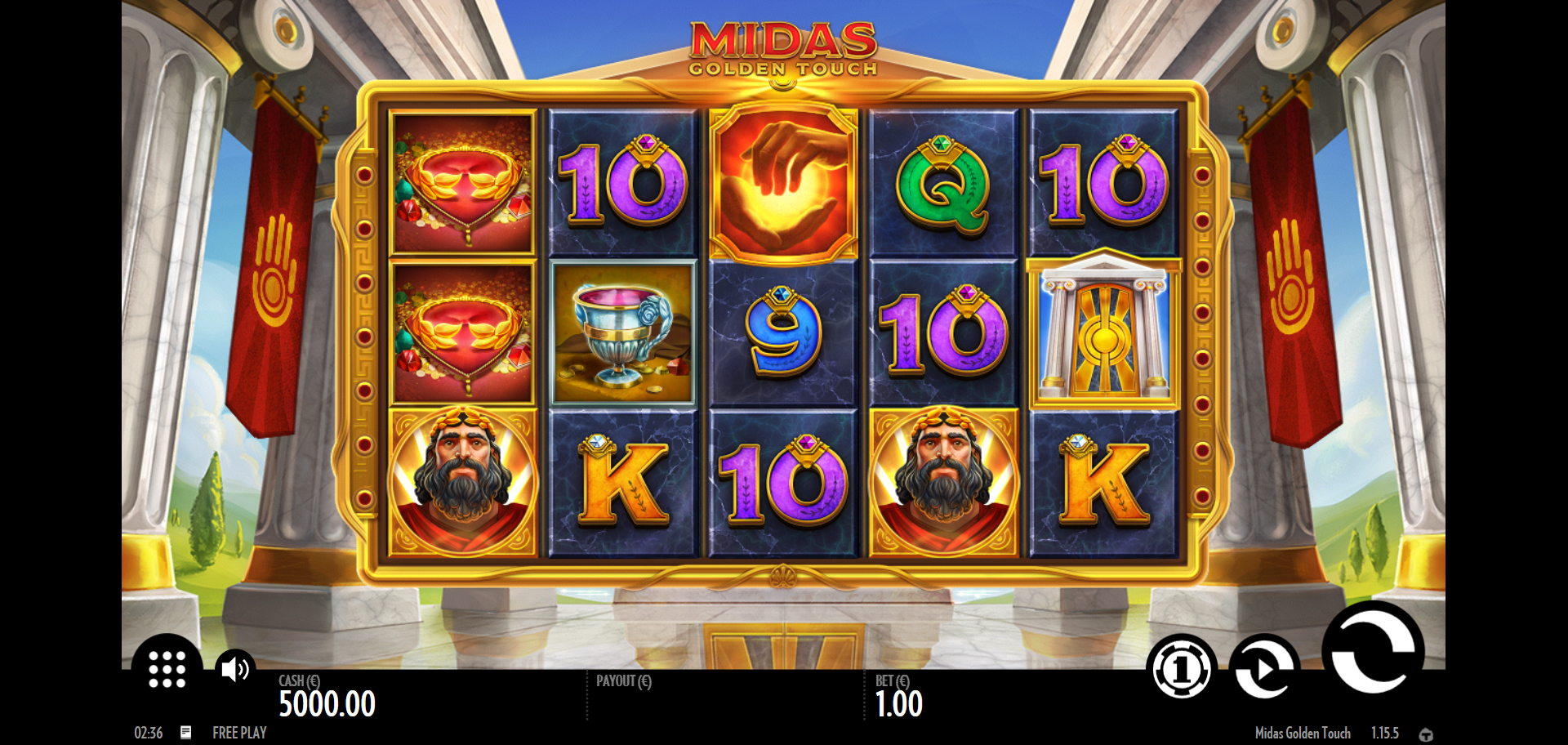1568x745 pixels.
Task: Open the dotted grid game menu
Action: click(x=167, y=669)
